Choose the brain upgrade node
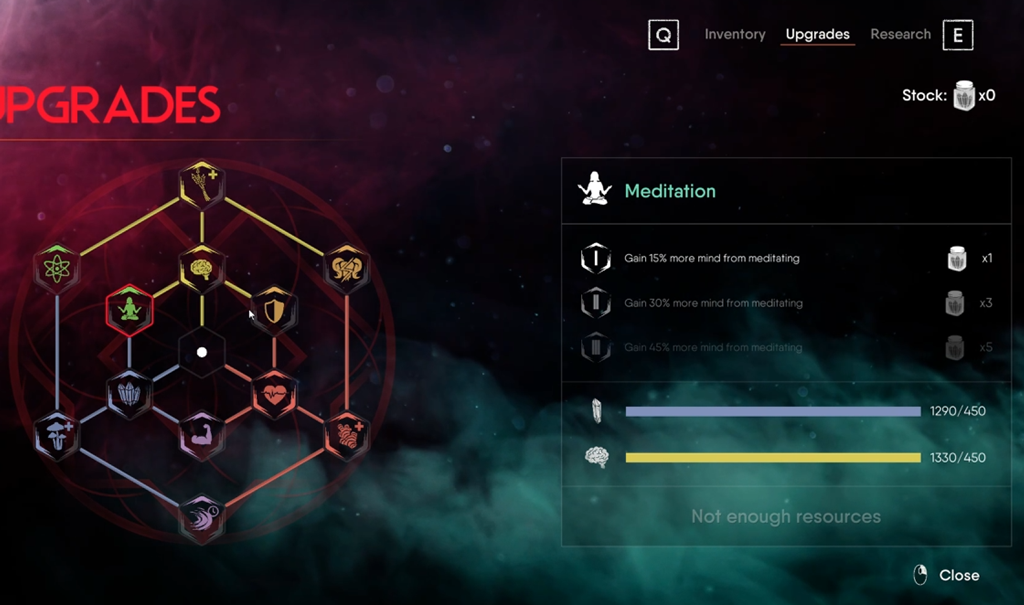The height and width of the screenshot is (605, 1024). (x=201, y=268)
